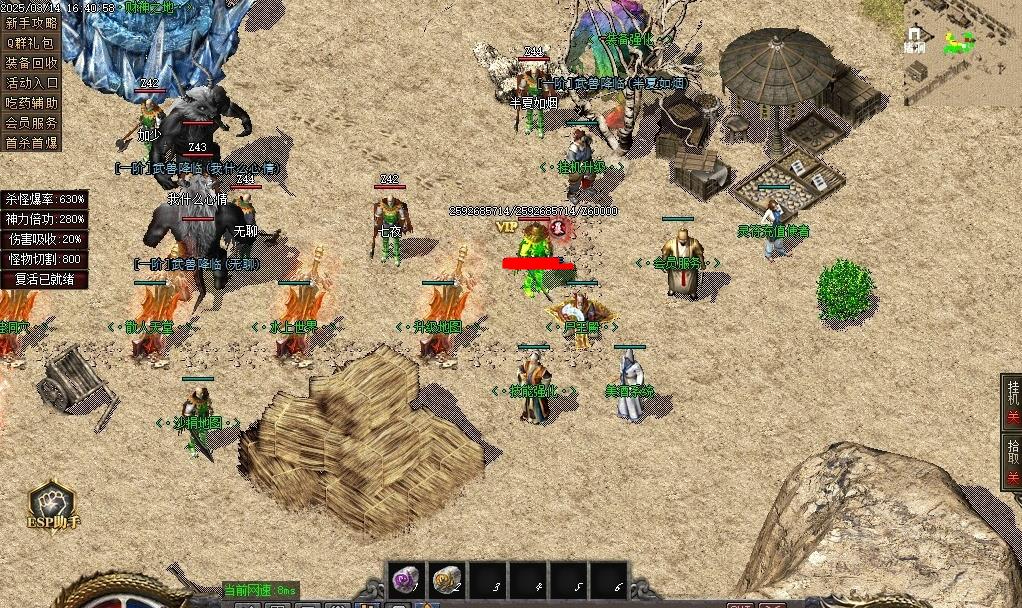Image resolution: width=1022 pixels, height=608 pixels.
Task: Open the Q群礼包 gift pack entry
Action: (31, 43)
